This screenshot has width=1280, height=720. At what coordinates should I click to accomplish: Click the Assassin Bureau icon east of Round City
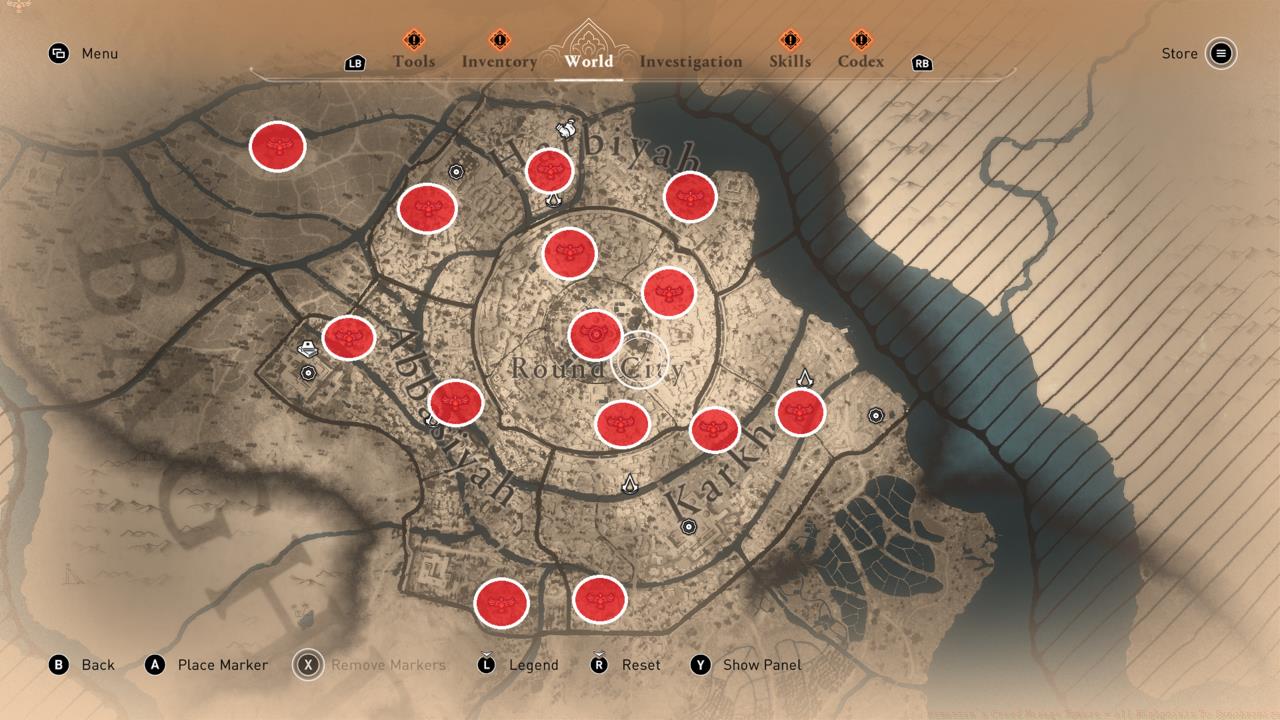pyautogui.click(x=805, y=378)
